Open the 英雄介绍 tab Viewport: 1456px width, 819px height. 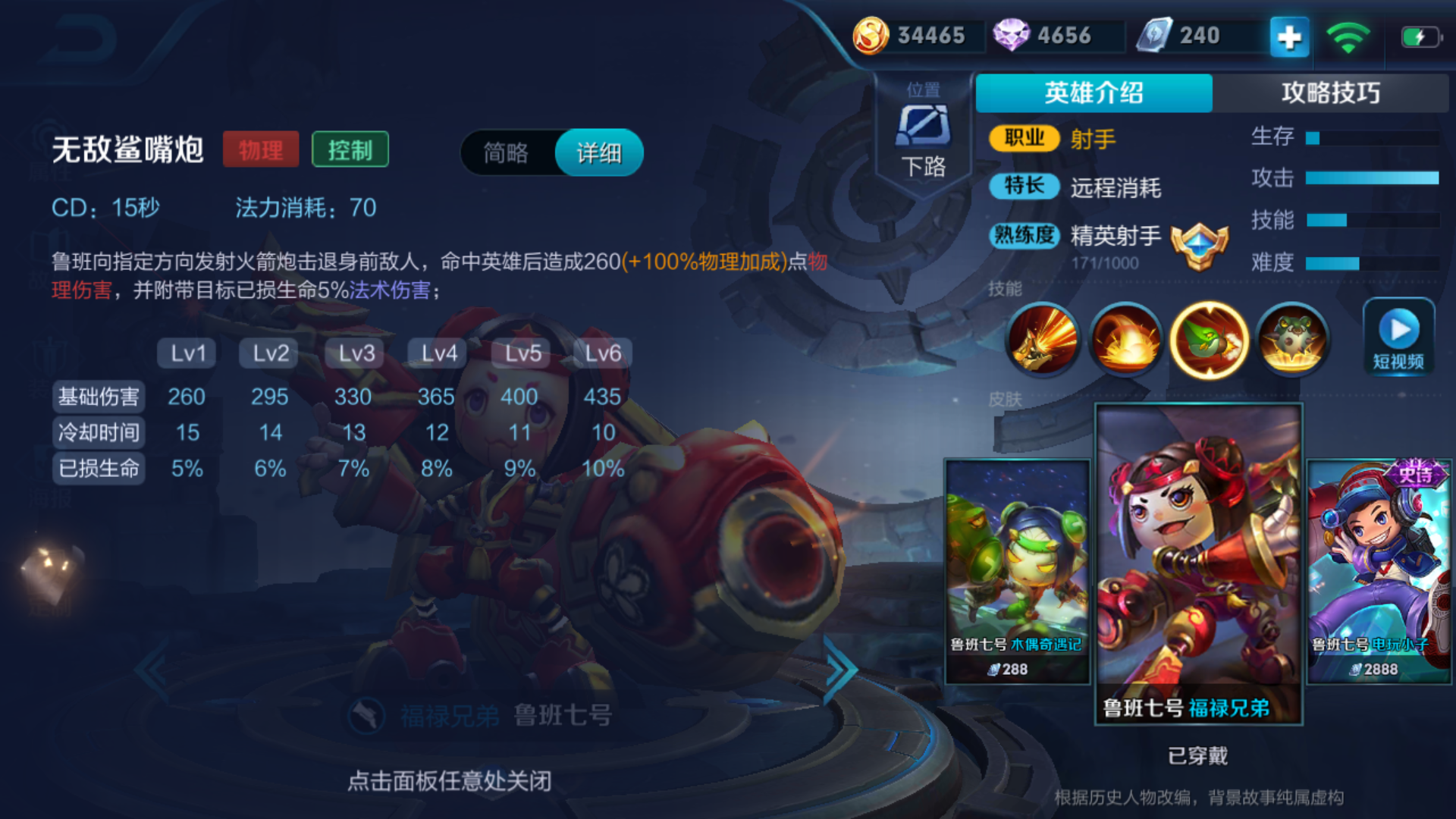tap(1094, 93)
